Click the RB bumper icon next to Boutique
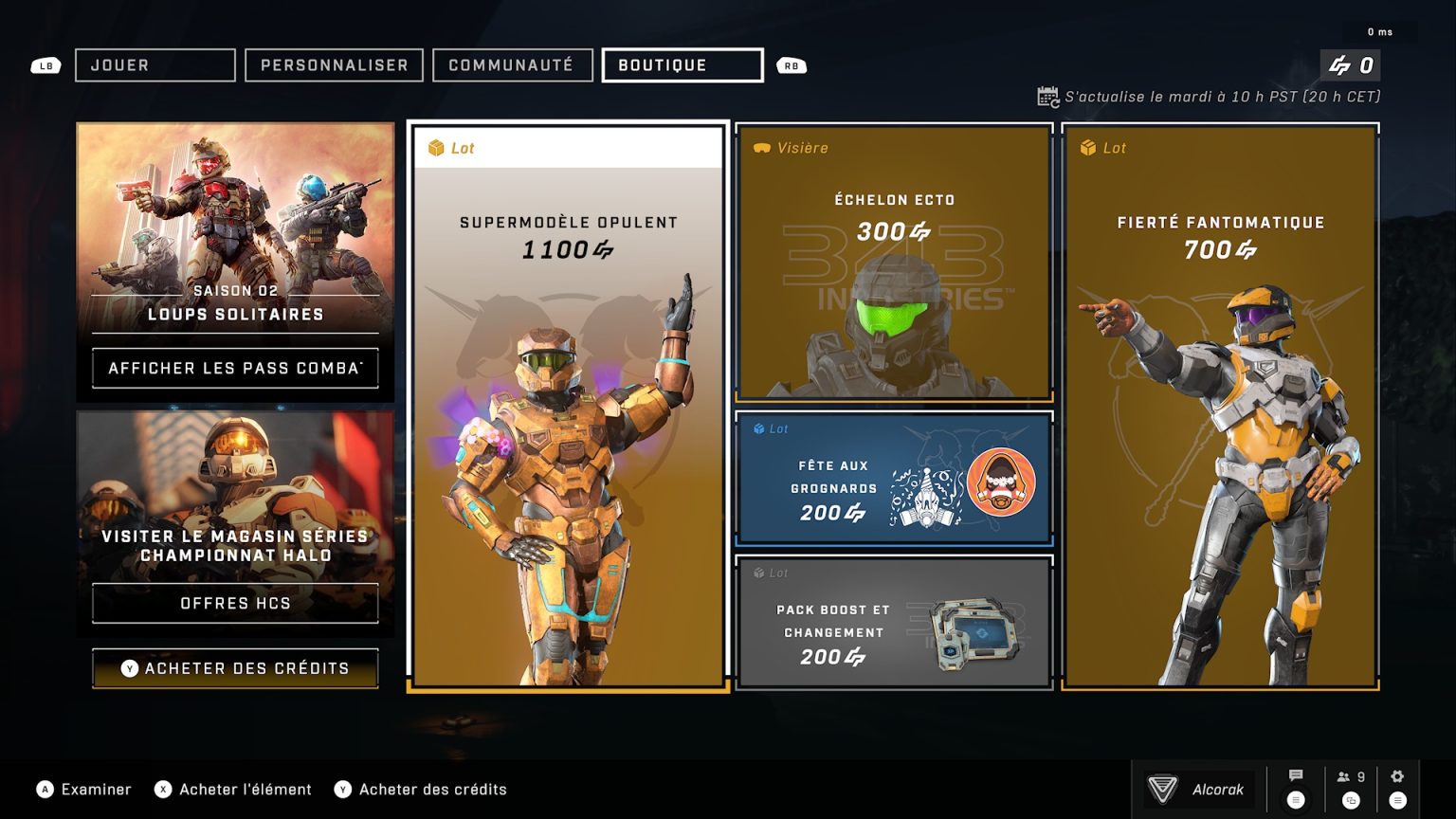The width and height of the screenshot is (1456, 819). coord(792,65)
